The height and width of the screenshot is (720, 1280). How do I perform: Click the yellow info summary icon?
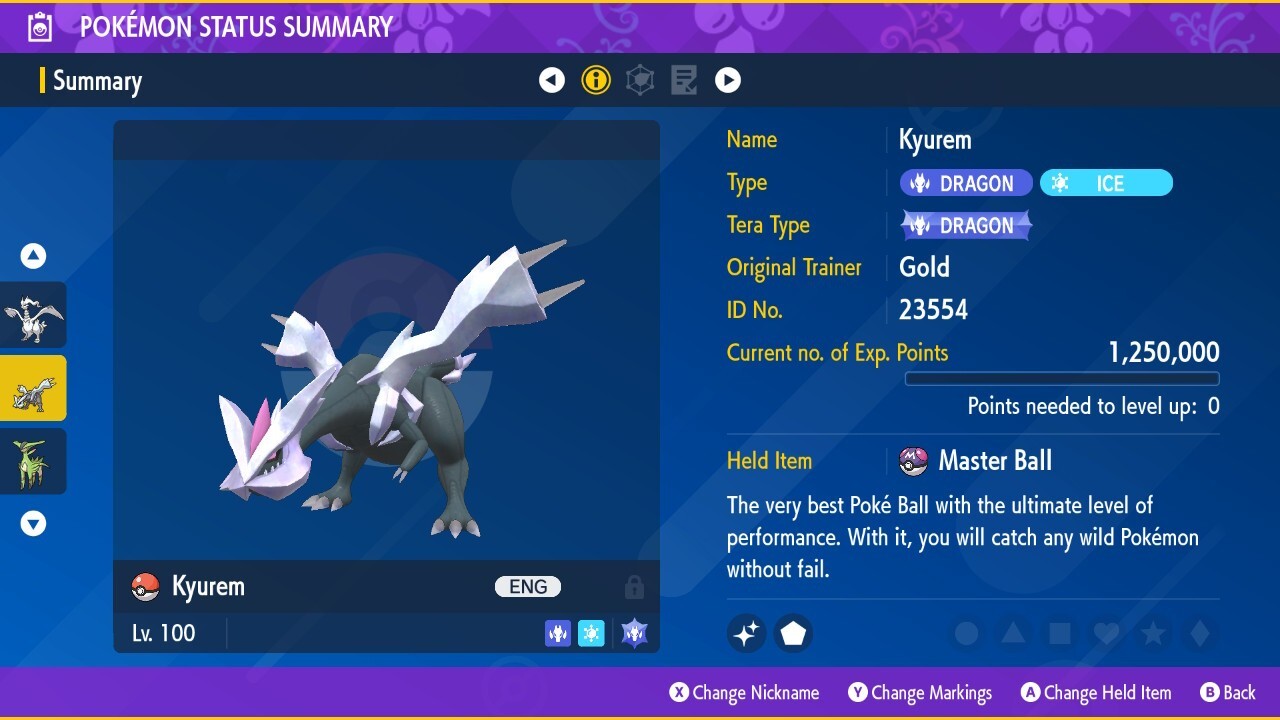(x=596, y=80)
